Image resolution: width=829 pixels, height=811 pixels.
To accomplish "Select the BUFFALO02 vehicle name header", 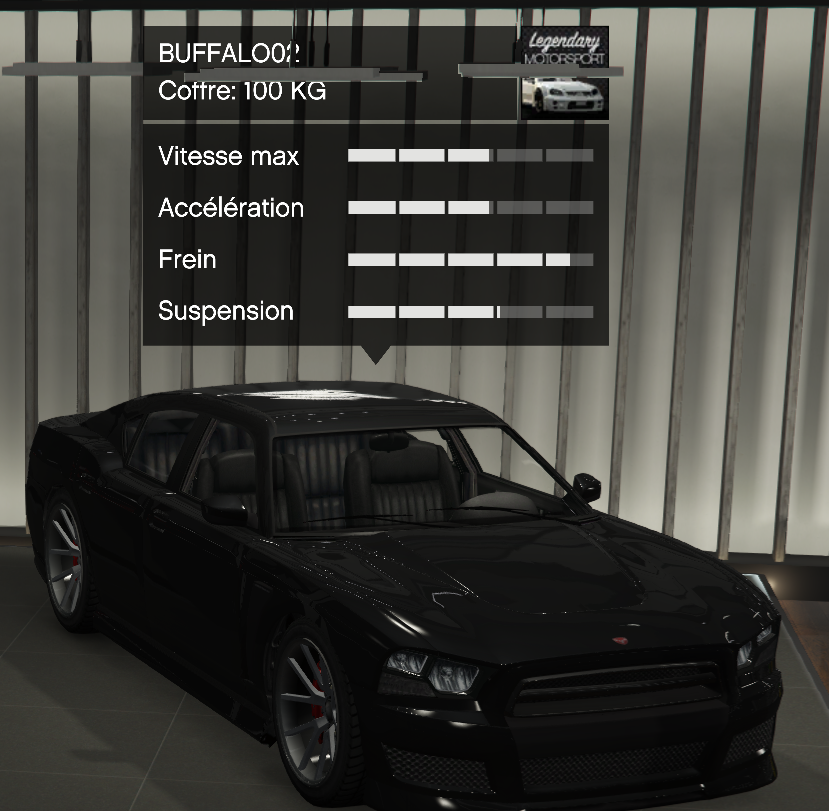I will (x=230, y=54).
